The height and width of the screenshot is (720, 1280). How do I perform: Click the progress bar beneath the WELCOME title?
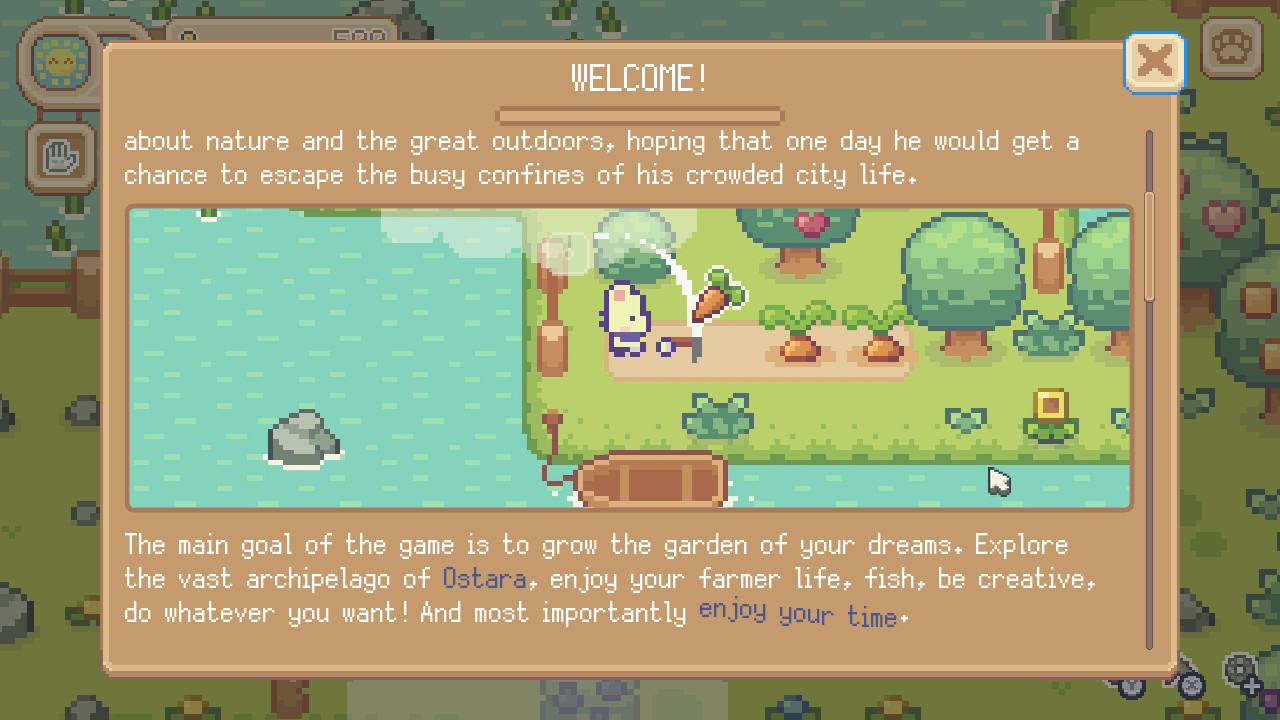coord(639,115)
